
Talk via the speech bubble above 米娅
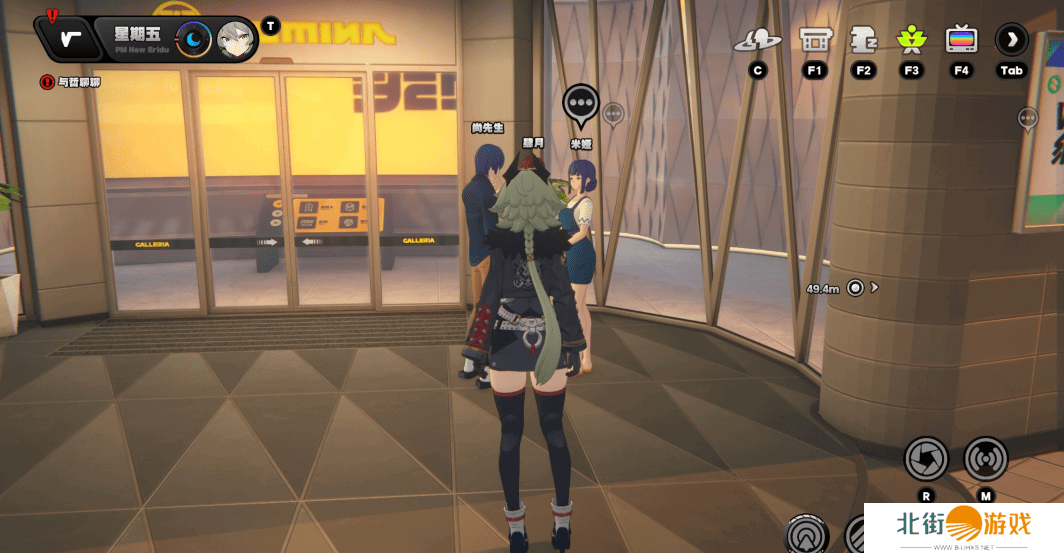[x=581, y=103]
